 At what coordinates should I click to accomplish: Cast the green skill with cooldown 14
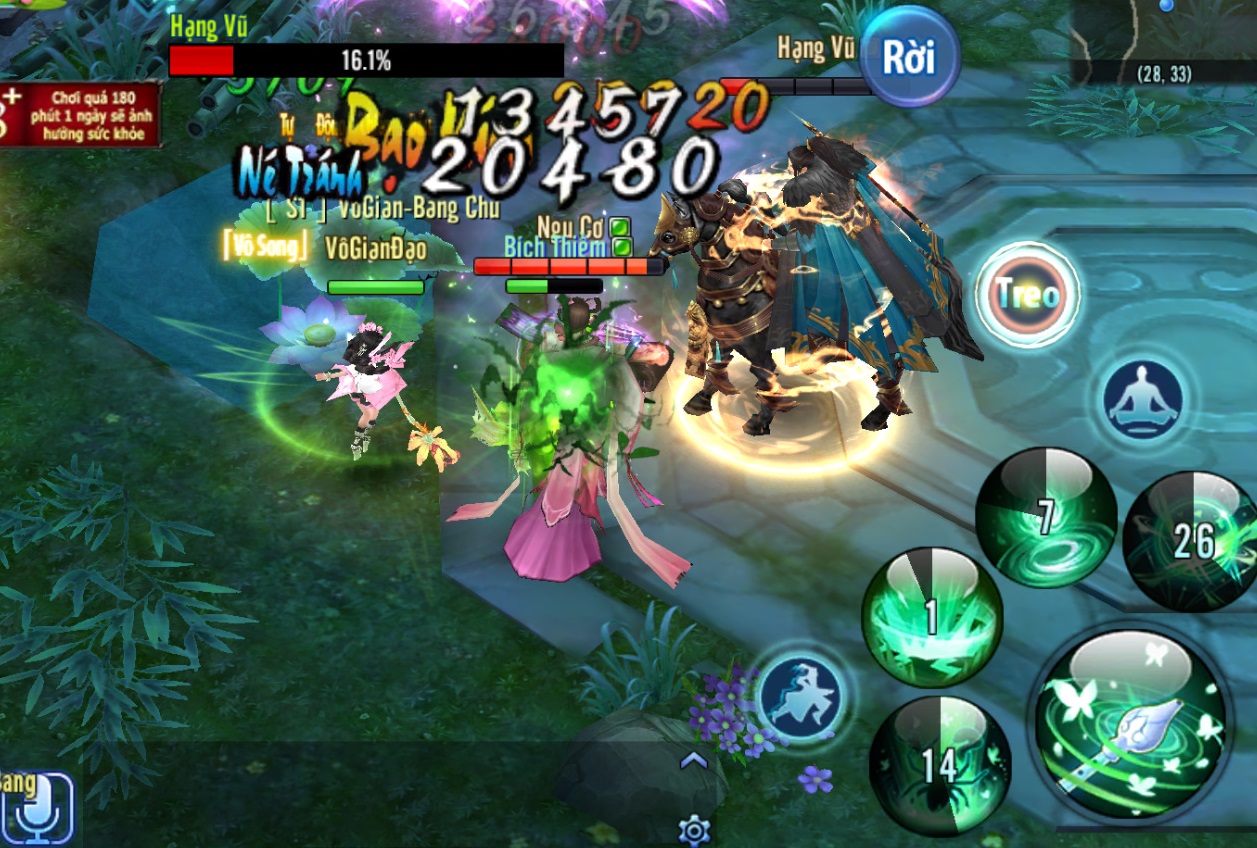click(939, 765)
